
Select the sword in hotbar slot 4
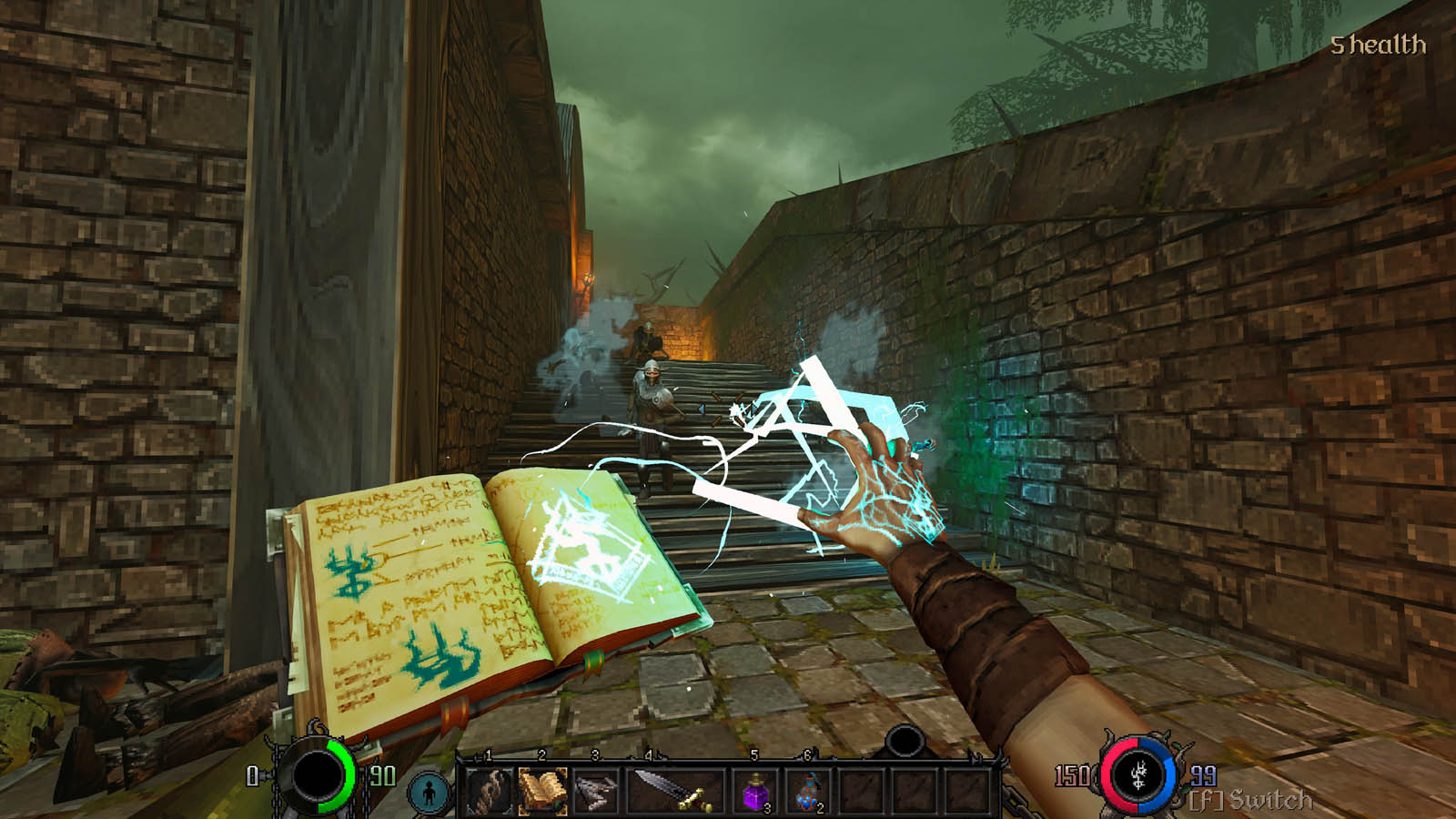[x=674, y=789]
